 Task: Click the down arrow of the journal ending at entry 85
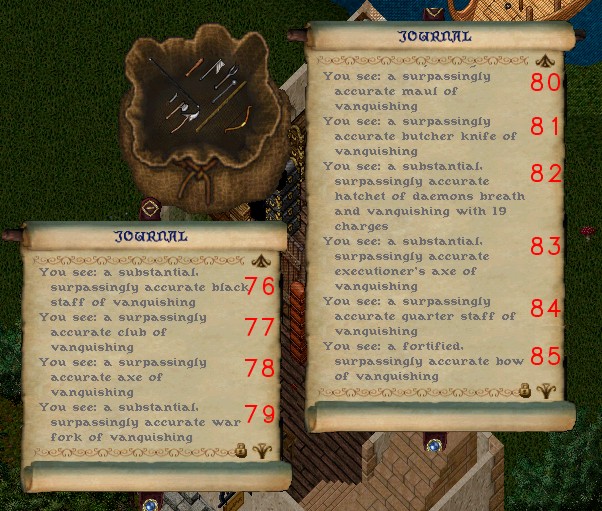click(x=546, y=391)
